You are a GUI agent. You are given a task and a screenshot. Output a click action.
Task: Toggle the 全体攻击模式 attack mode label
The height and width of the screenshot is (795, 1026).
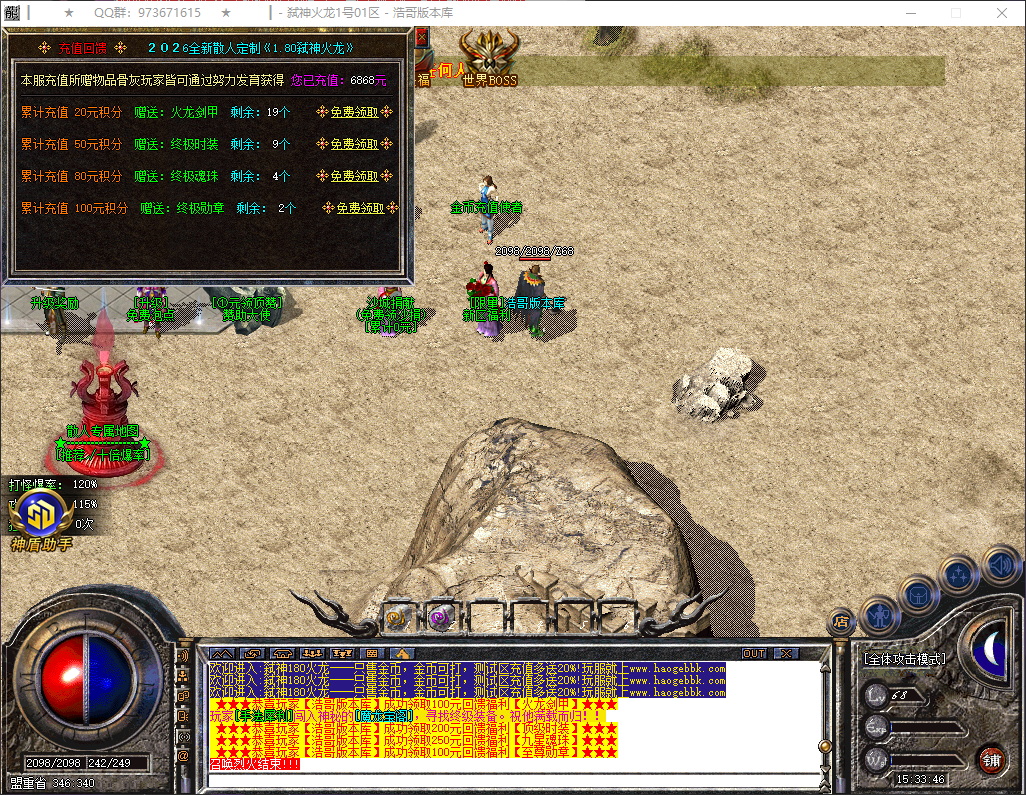[904, 659]
